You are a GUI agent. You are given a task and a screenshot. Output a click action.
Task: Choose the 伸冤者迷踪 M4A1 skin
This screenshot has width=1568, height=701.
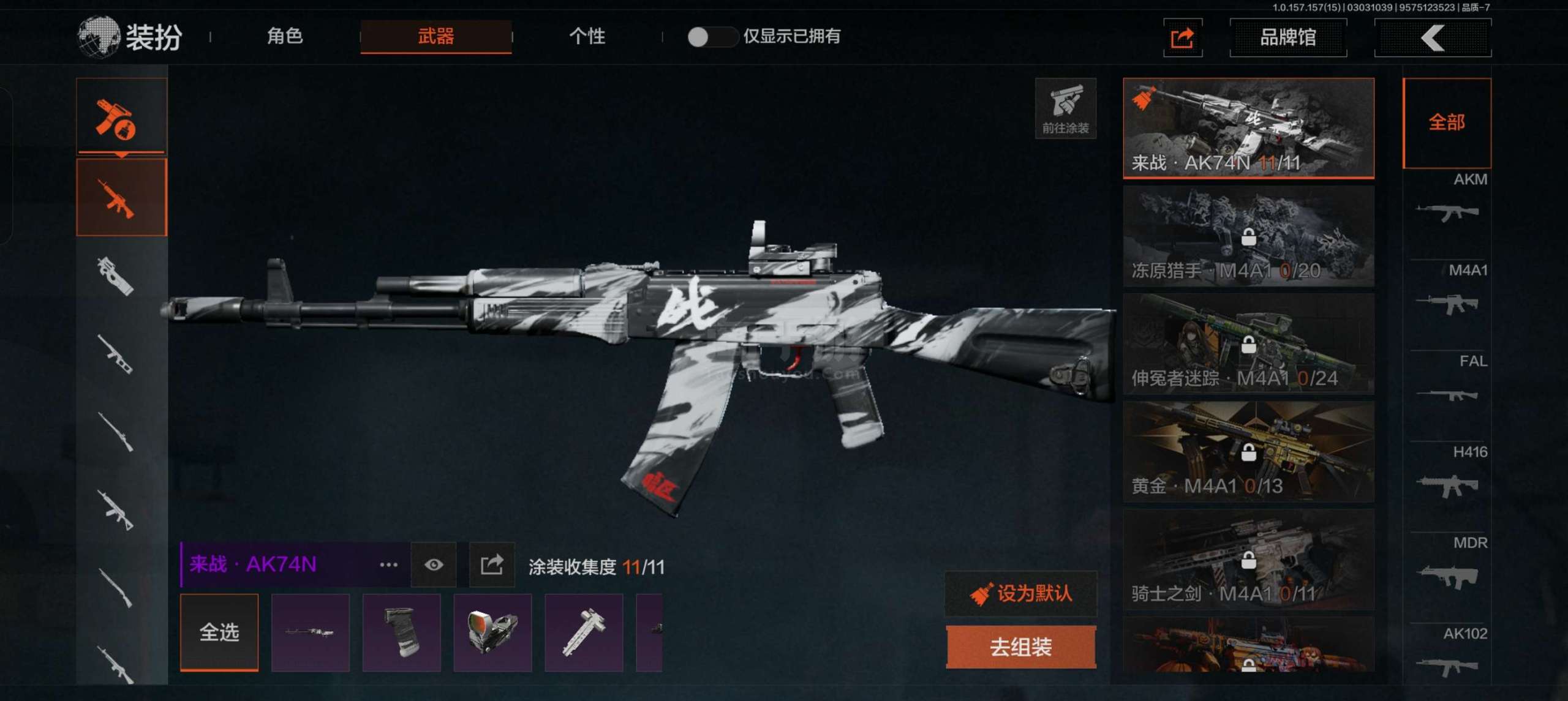click(1248, 344)
